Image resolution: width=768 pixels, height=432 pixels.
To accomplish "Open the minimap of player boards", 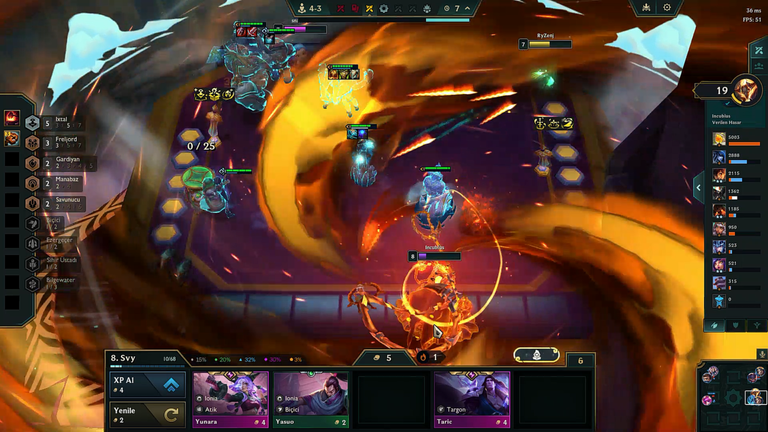I will pos(732,393).
